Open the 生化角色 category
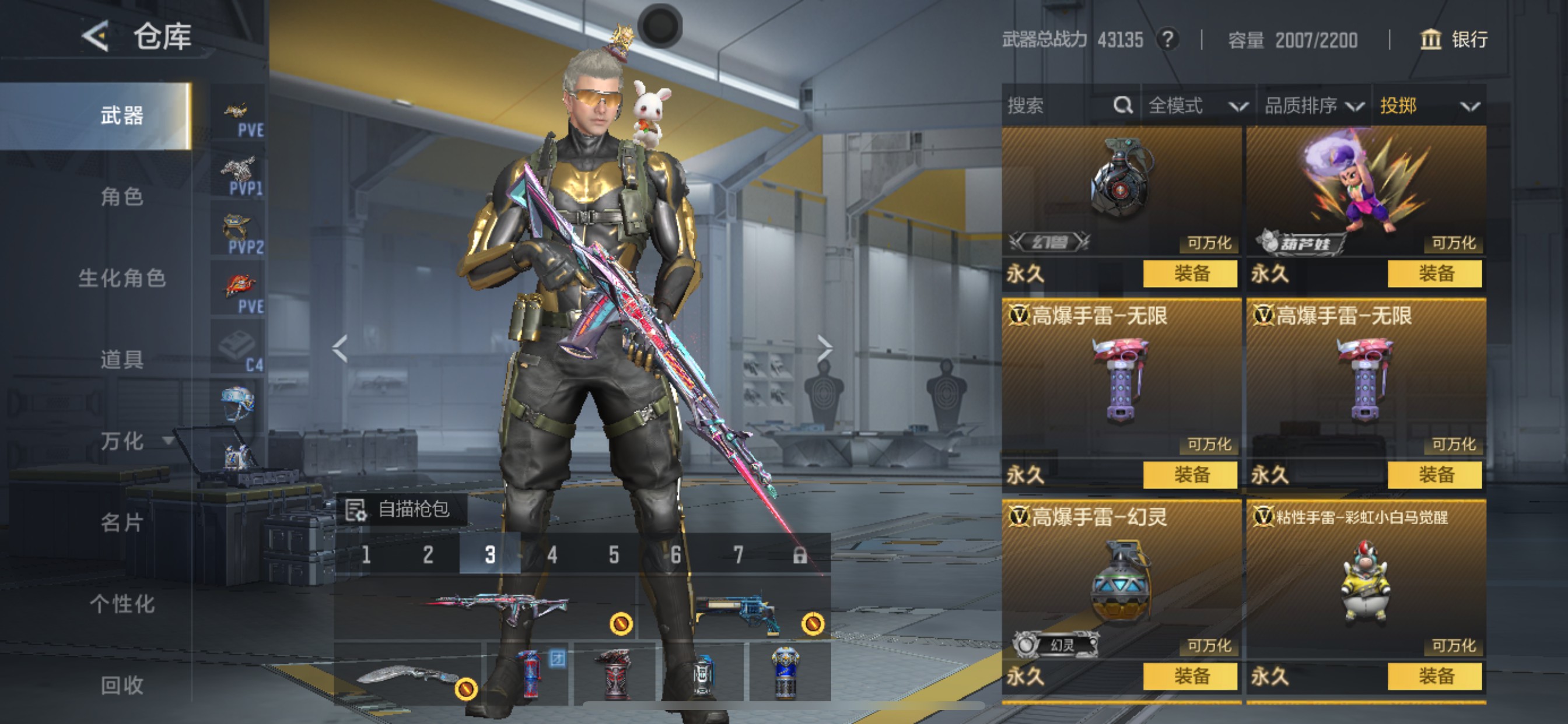The height and width of the screenshot is (724, 1568). (x=122, y=278)
